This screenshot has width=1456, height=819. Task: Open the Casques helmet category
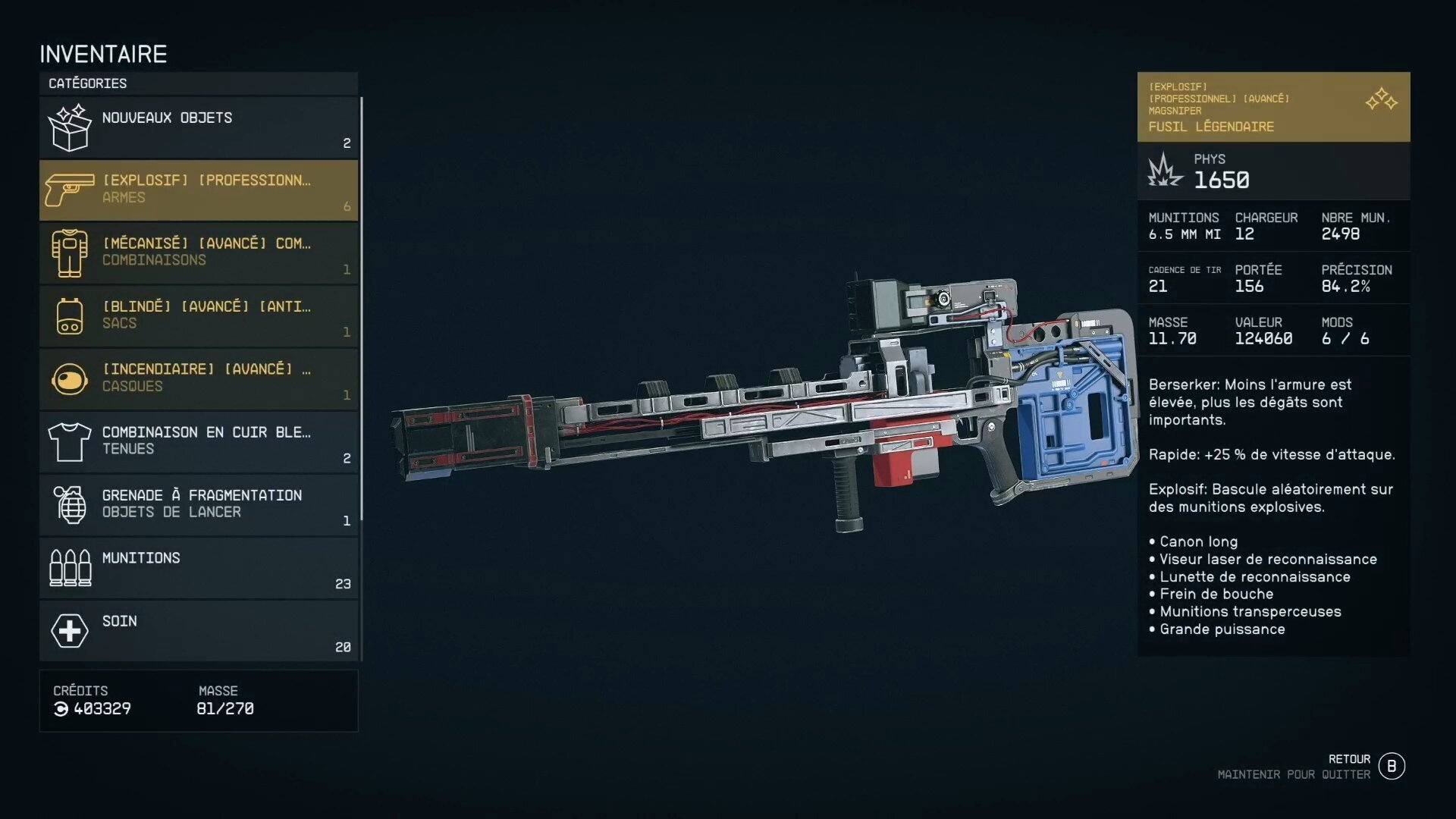pyautogui.click(x=199, y=379)
